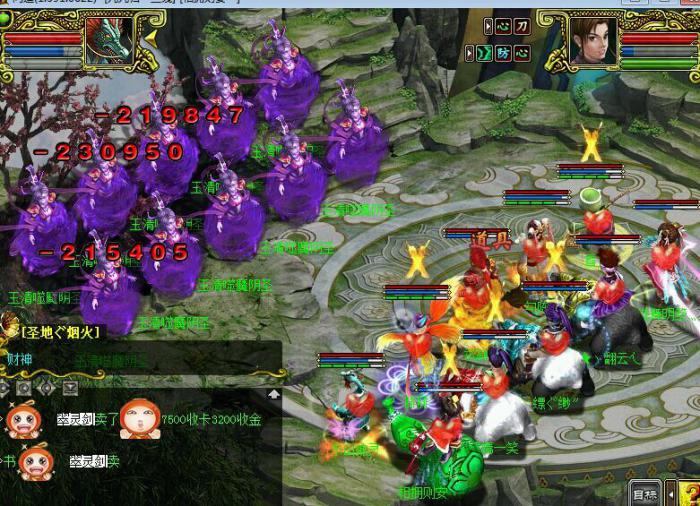Click the 目标 target button
This screenshot has width=700, height=506.
(645, 493)
